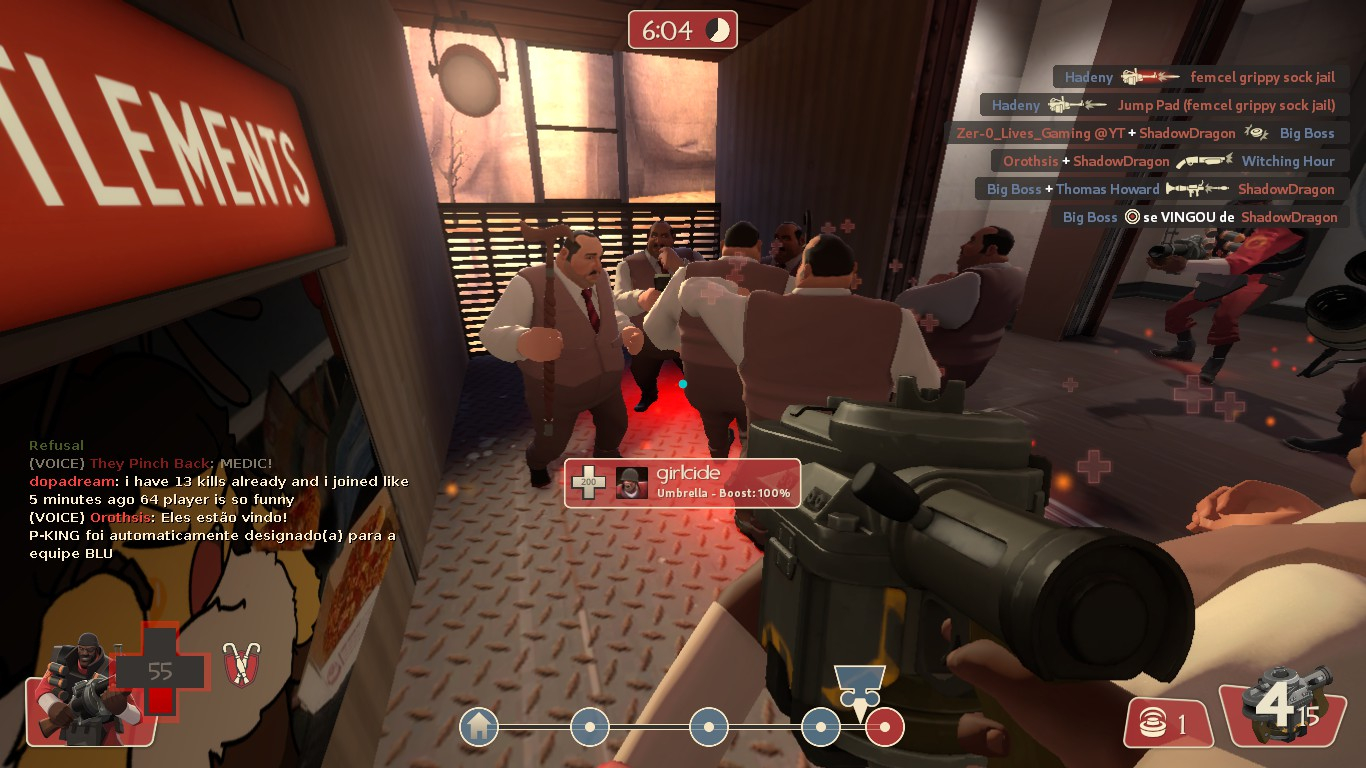Click the crossed bandages status icon beside health
Screen dimensions: 1366x768
[x=240, y=664]
